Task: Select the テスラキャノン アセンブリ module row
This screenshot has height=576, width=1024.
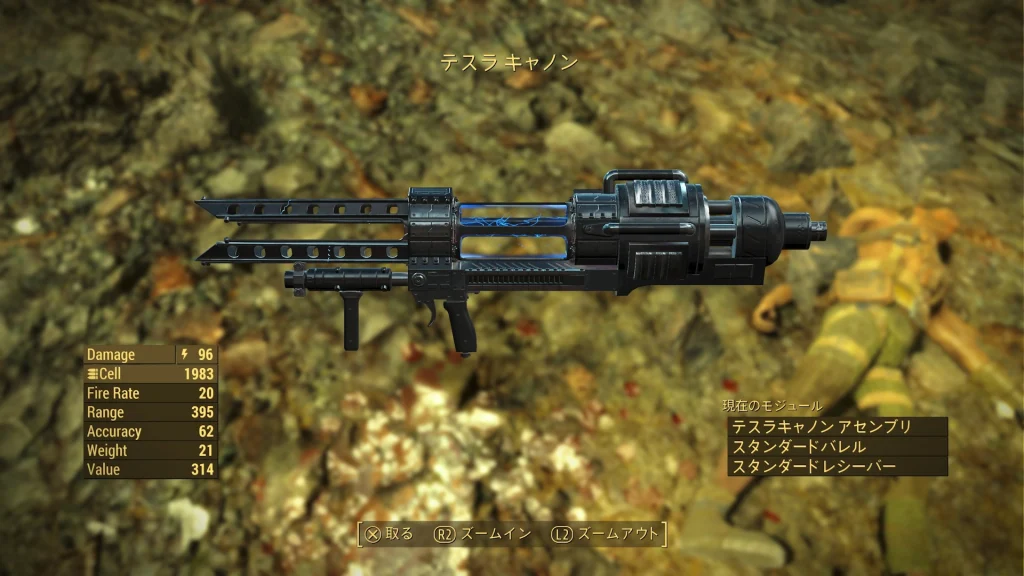Action: click(836, 427)
